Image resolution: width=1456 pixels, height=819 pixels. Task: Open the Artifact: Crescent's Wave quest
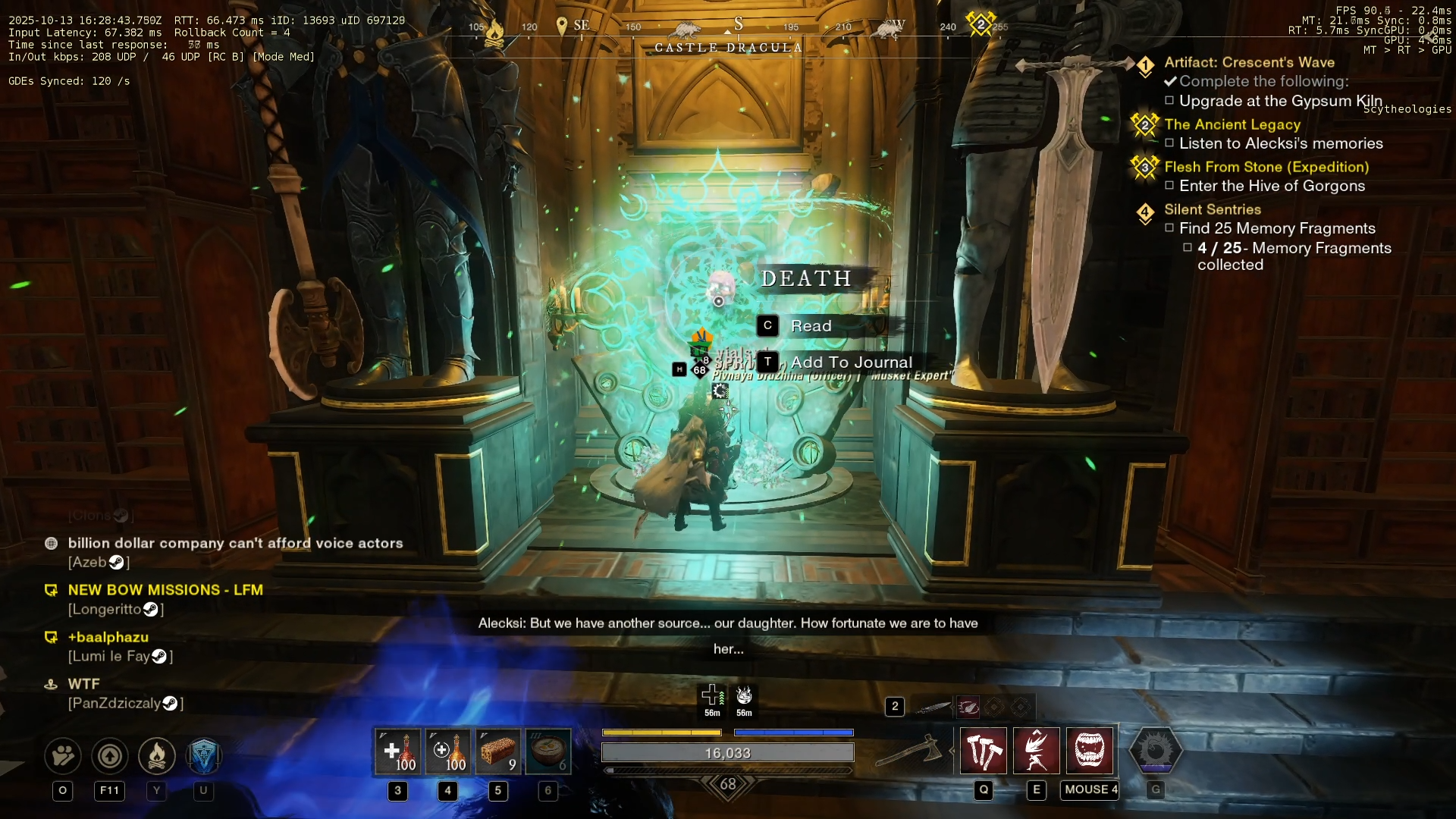click(1249, 62)
